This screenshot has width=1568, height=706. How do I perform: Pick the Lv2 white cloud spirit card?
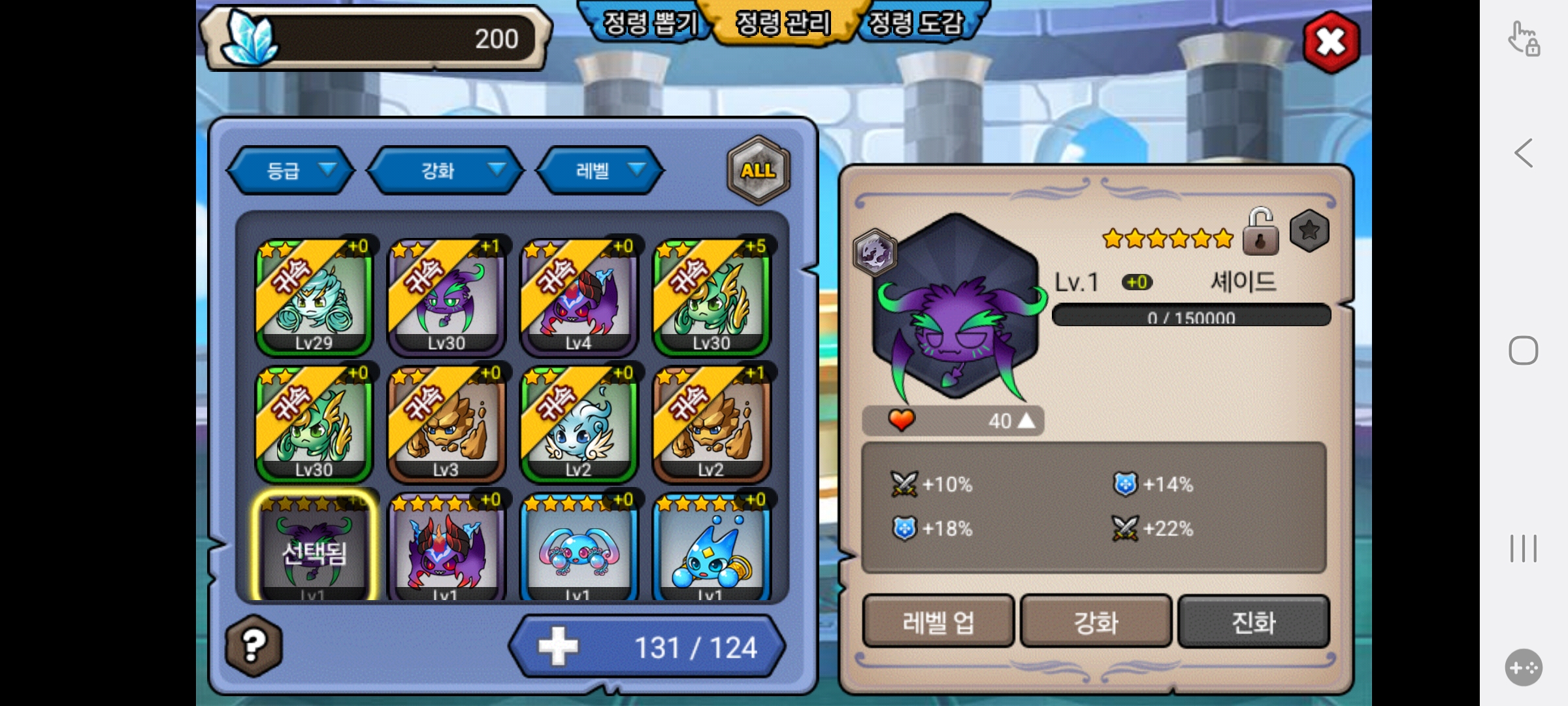(x=579, y=424)
